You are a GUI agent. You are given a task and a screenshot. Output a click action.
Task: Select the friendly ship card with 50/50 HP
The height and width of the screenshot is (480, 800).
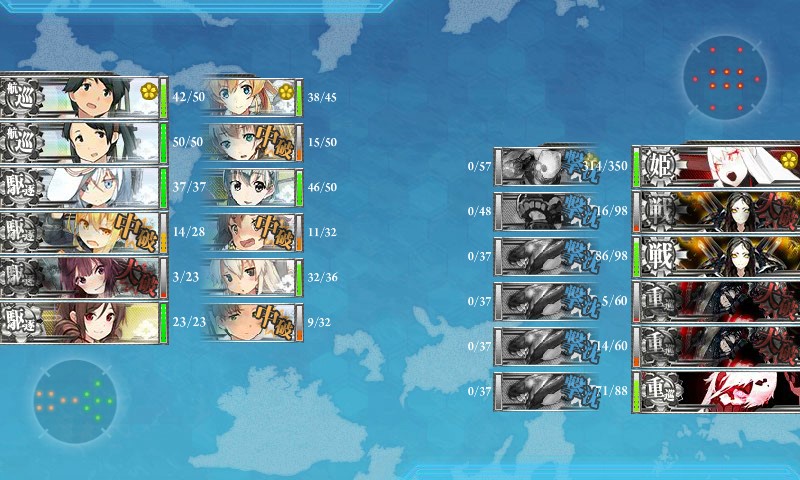(80, 142)
